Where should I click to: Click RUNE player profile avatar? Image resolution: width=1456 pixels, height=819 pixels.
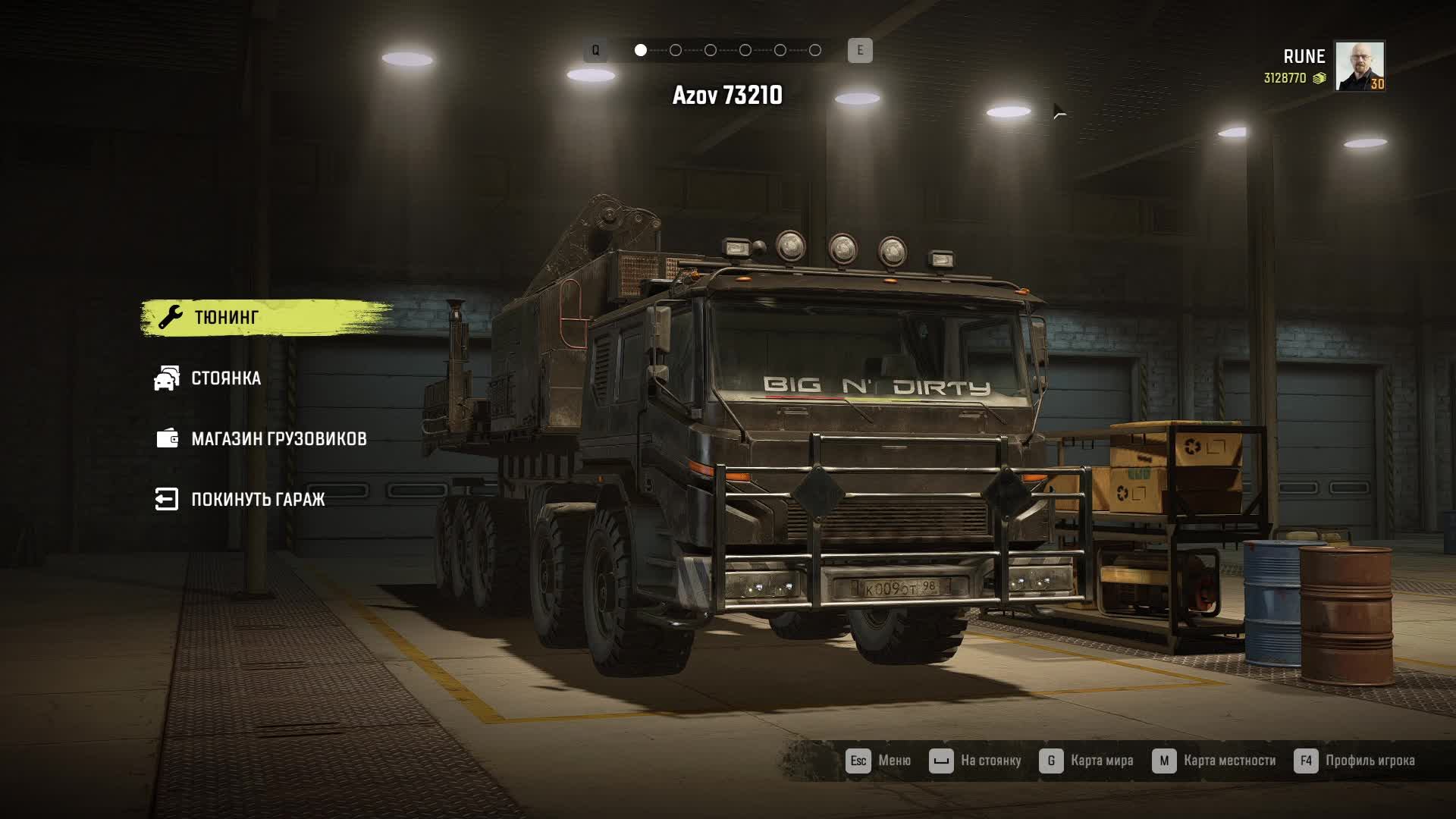(x=1359, y=66)
